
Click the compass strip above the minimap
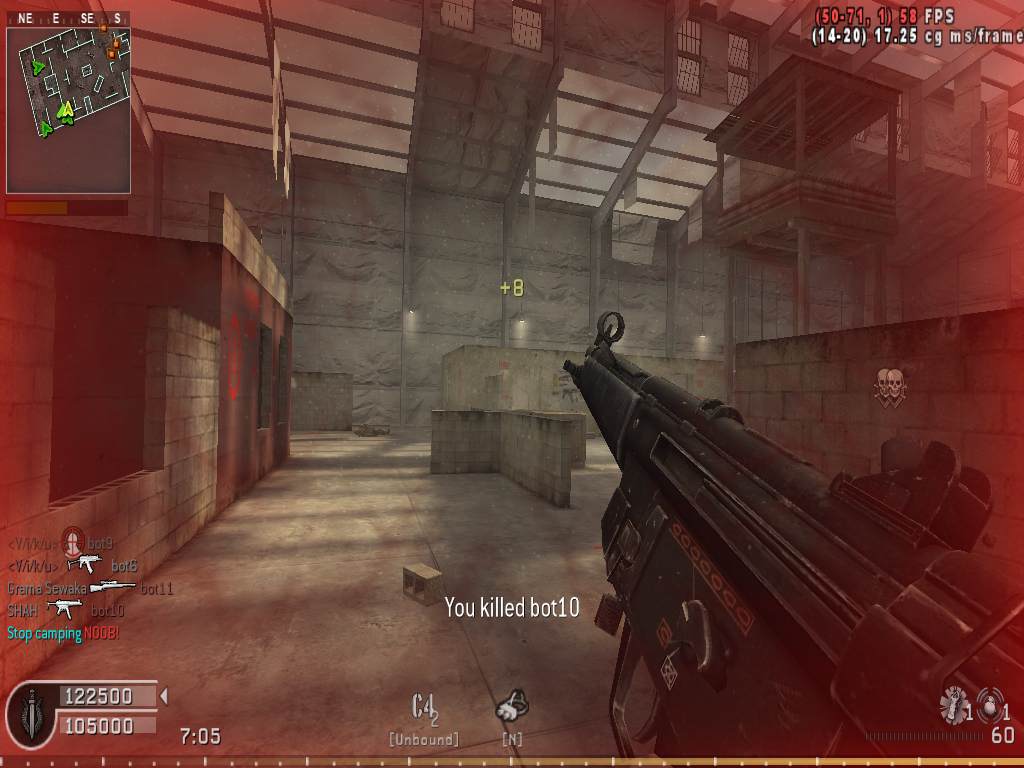(x=68, y=18)
